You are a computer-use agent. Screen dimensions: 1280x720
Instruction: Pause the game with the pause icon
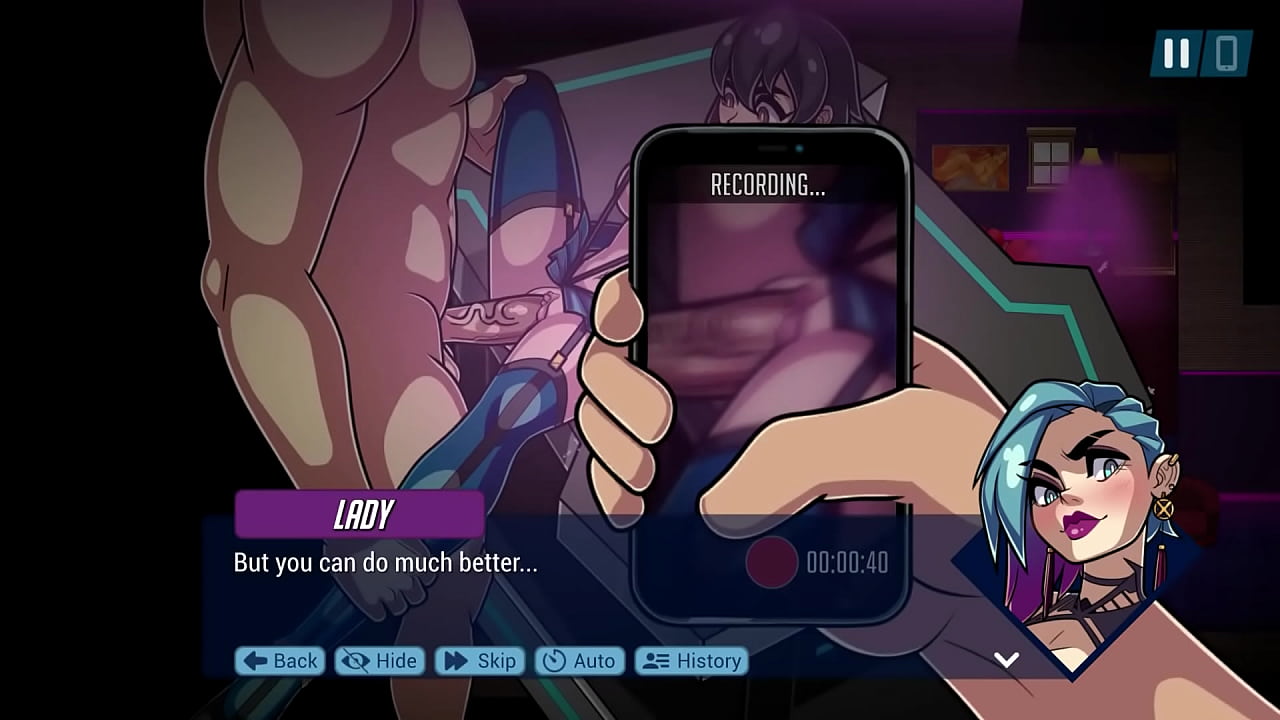[1176, 54]
